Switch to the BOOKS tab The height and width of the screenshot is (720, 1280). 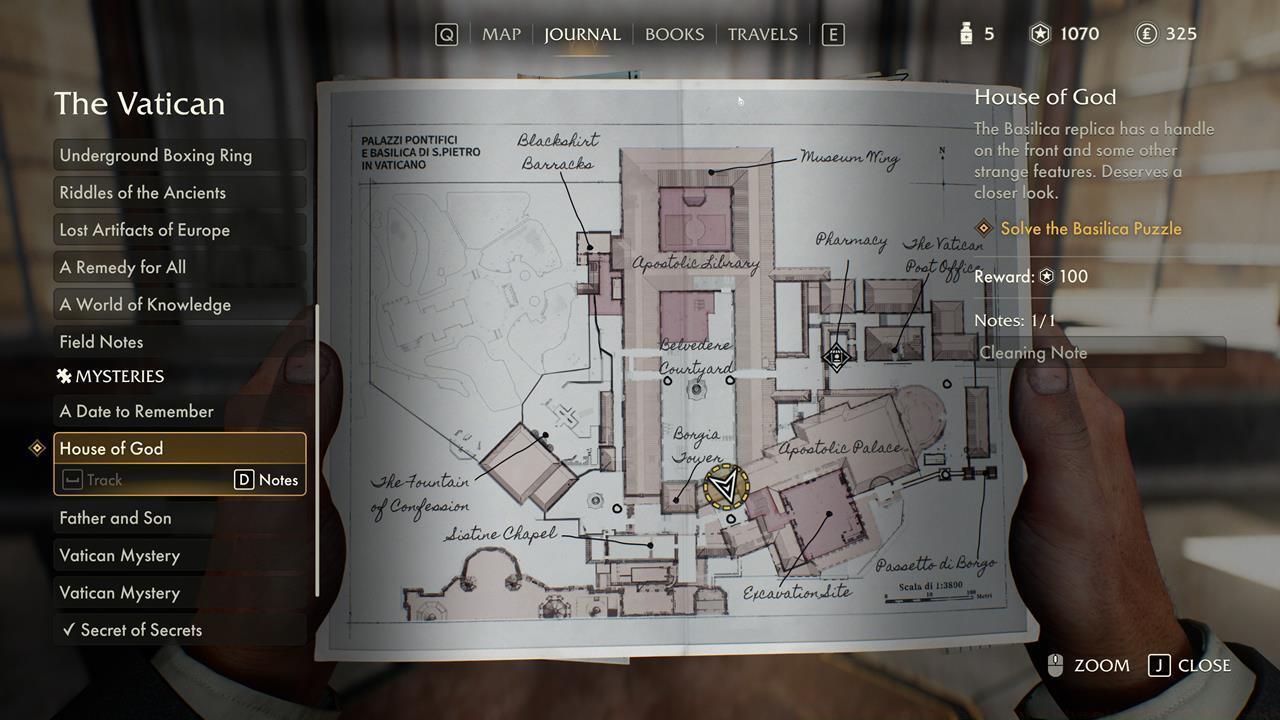pos(674,33)
